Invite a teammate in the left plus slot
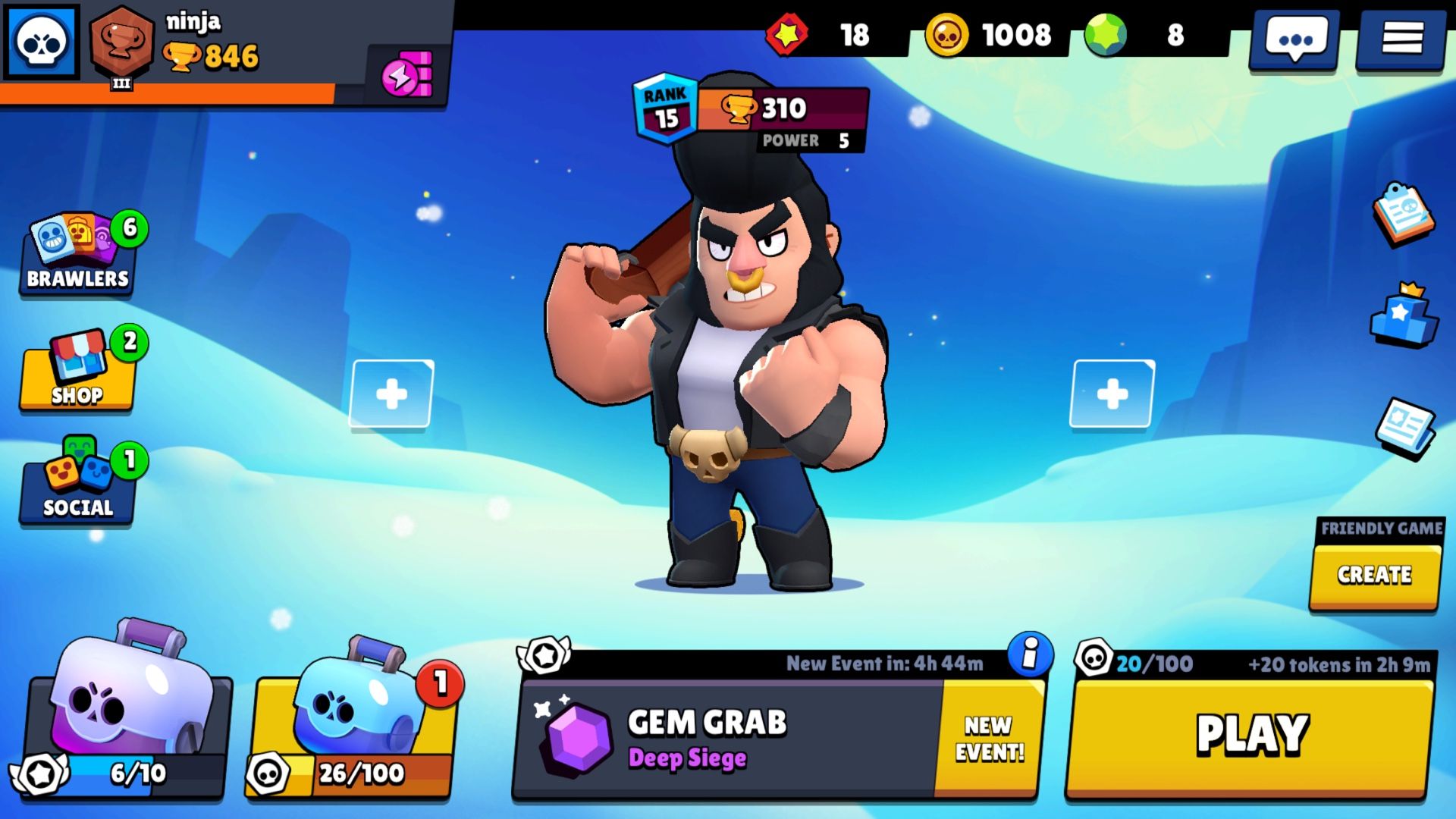The height and width of the screenshot is (819, 1456). [x=391, y=394]
